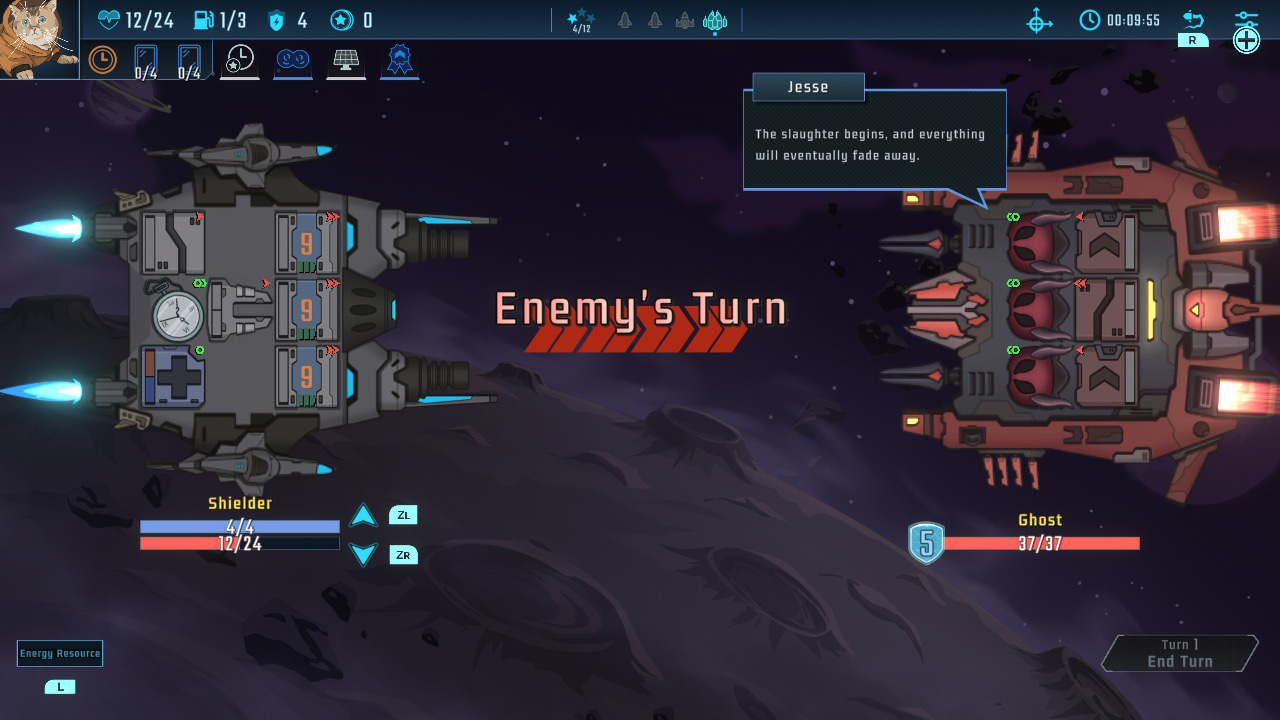
Task: Click the solar panel icon
Action: tap(346, 61)
